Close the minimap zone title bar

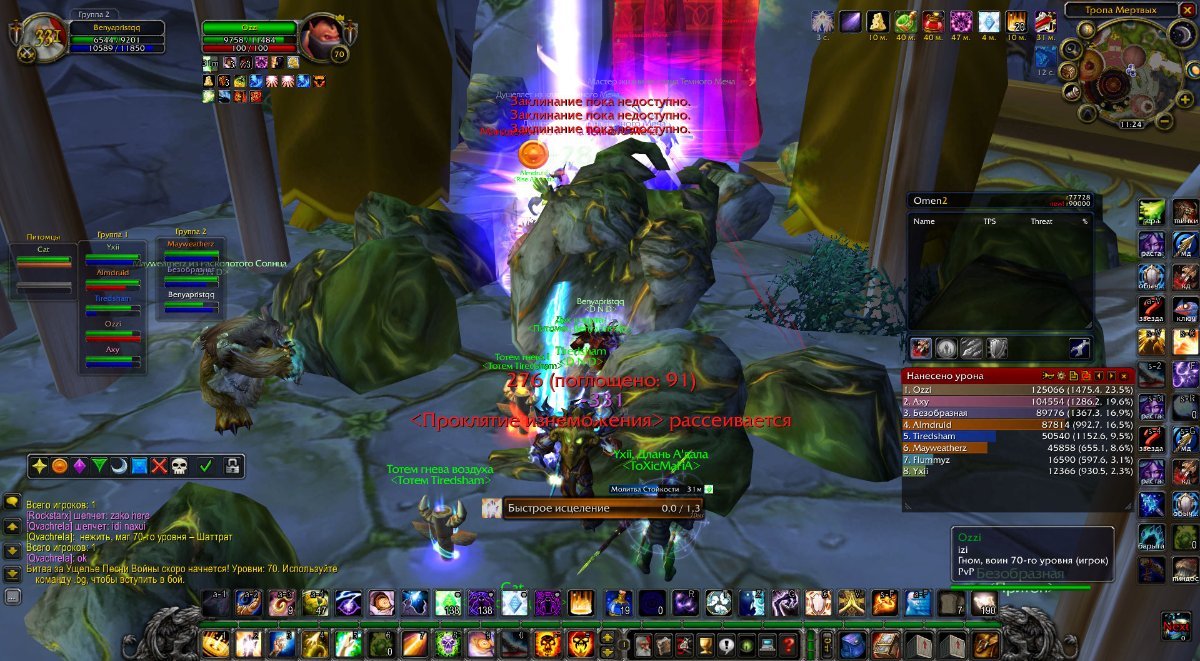[x=1188, y=10]
